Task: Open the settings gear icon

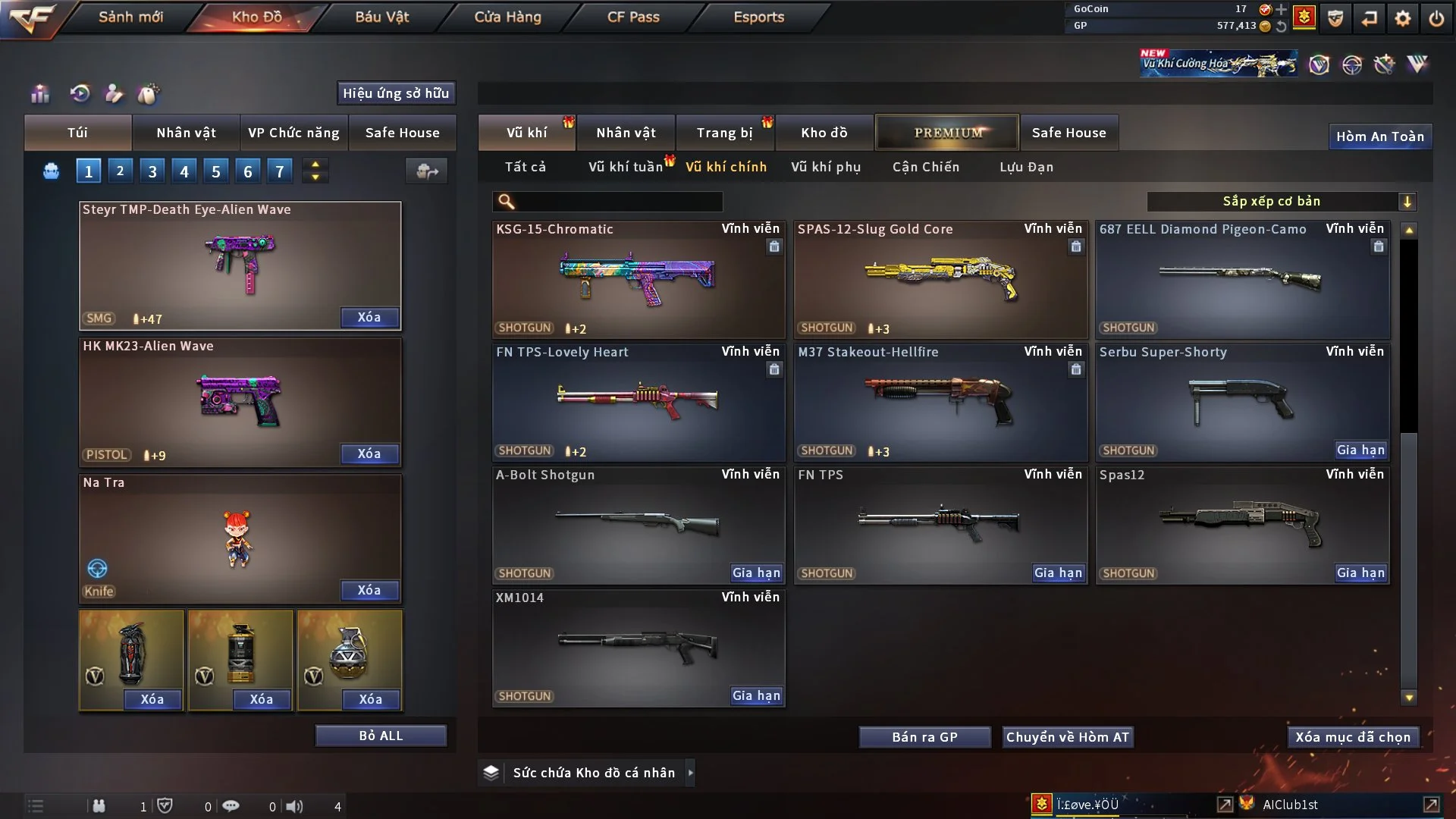Action: [x=1402, y=18]
